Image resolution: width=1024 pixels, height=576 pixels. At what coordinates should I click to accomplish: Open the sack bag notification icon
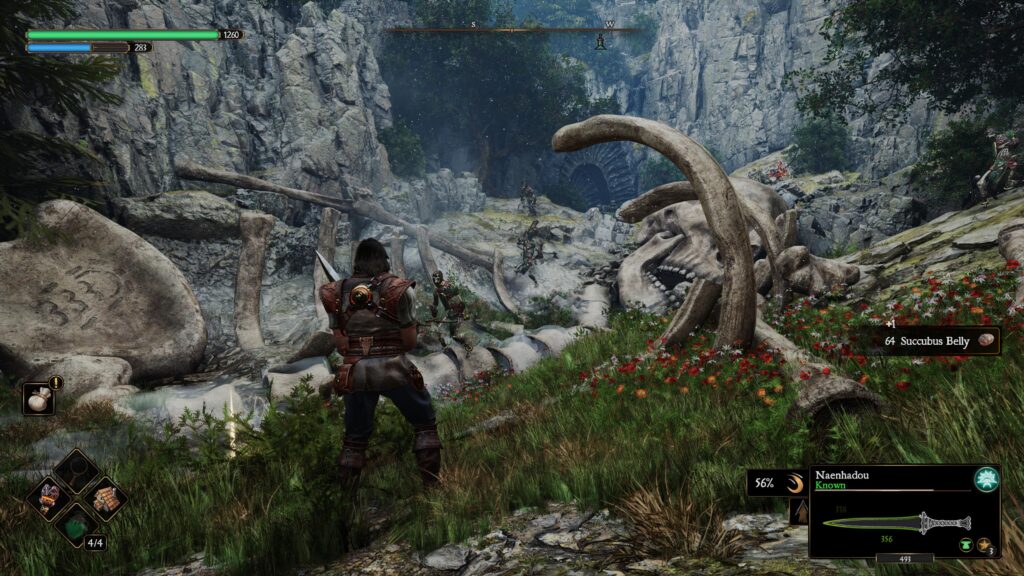click(x=38, y=398)
